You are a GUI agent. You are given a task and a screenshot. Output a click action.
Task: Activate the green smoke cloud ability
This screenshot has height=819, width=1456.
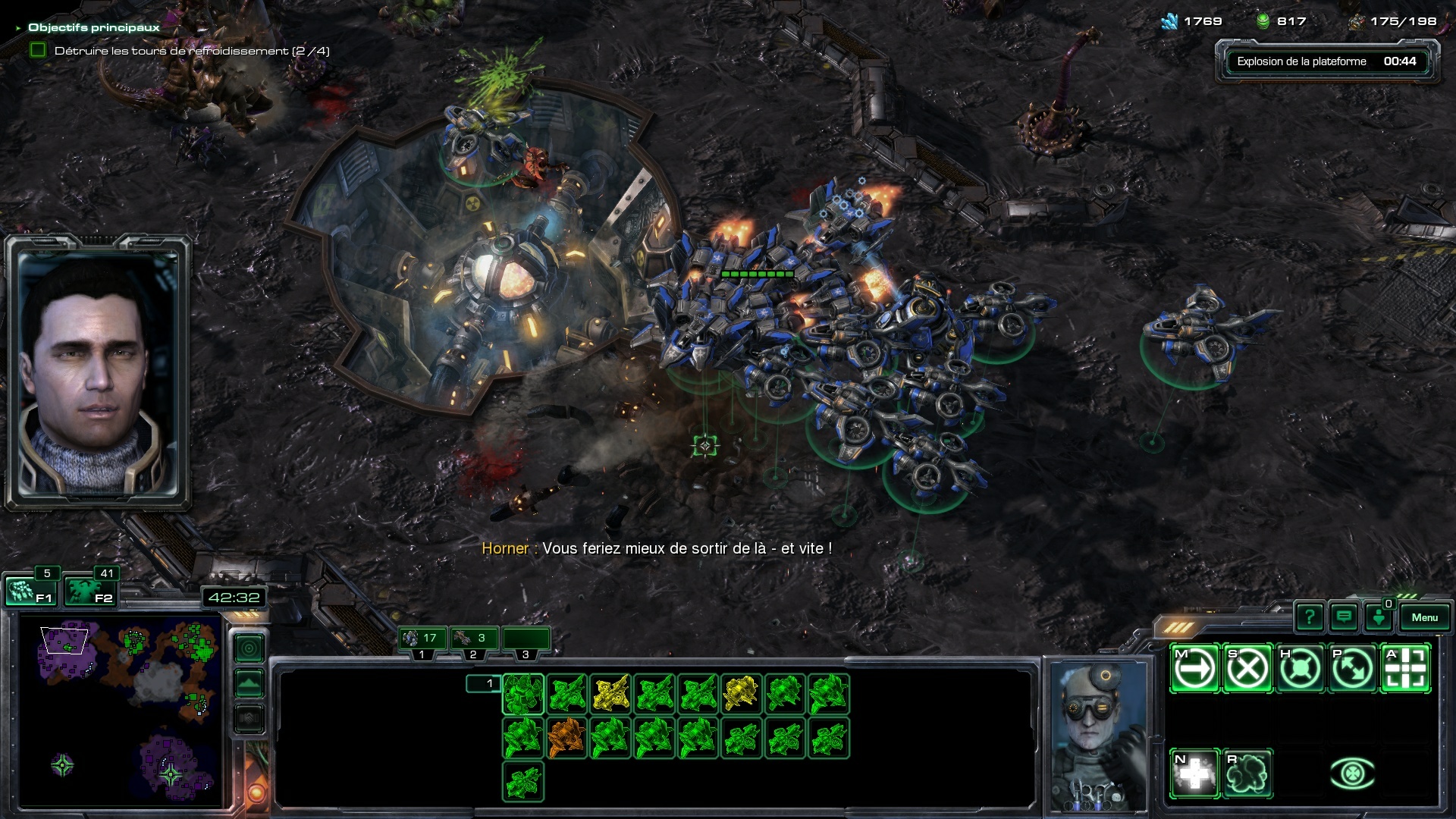tap(1247, 773)
